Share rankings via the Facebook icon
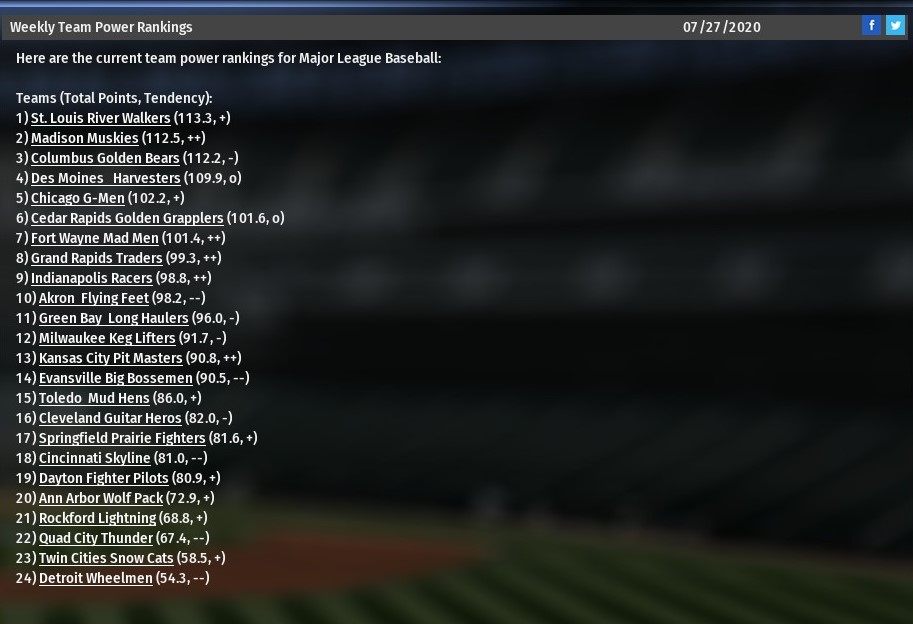913x624 pixels. click(x=871, y=26)
